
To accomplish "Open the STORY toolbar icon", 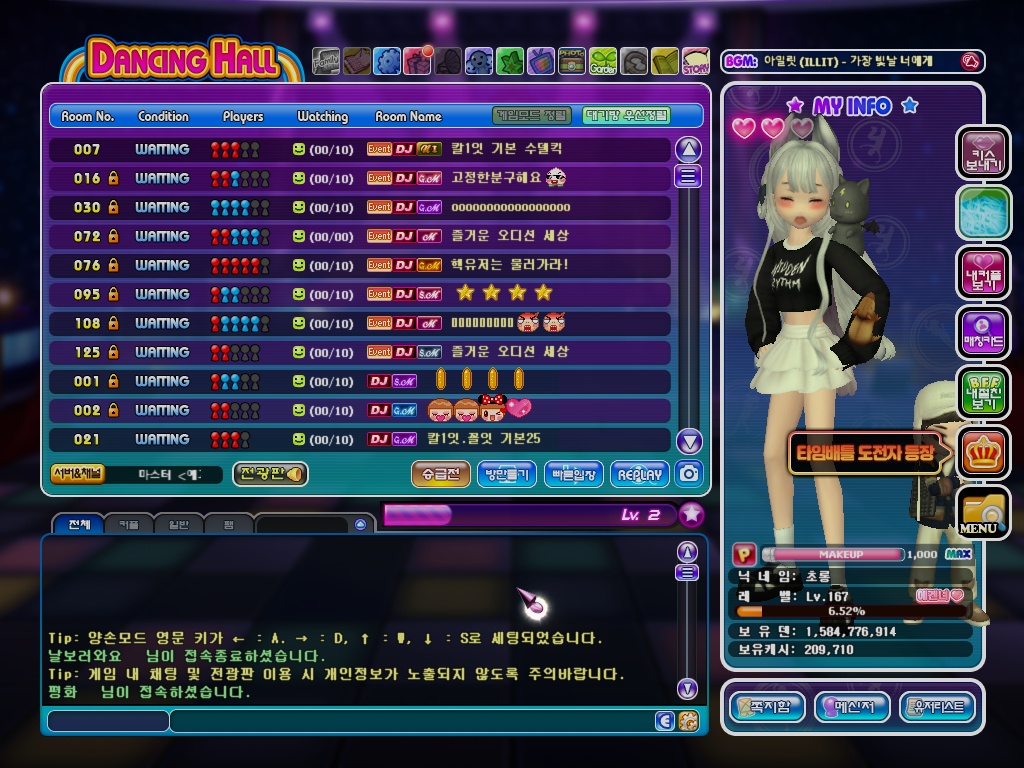I will (x=696, y=62).
